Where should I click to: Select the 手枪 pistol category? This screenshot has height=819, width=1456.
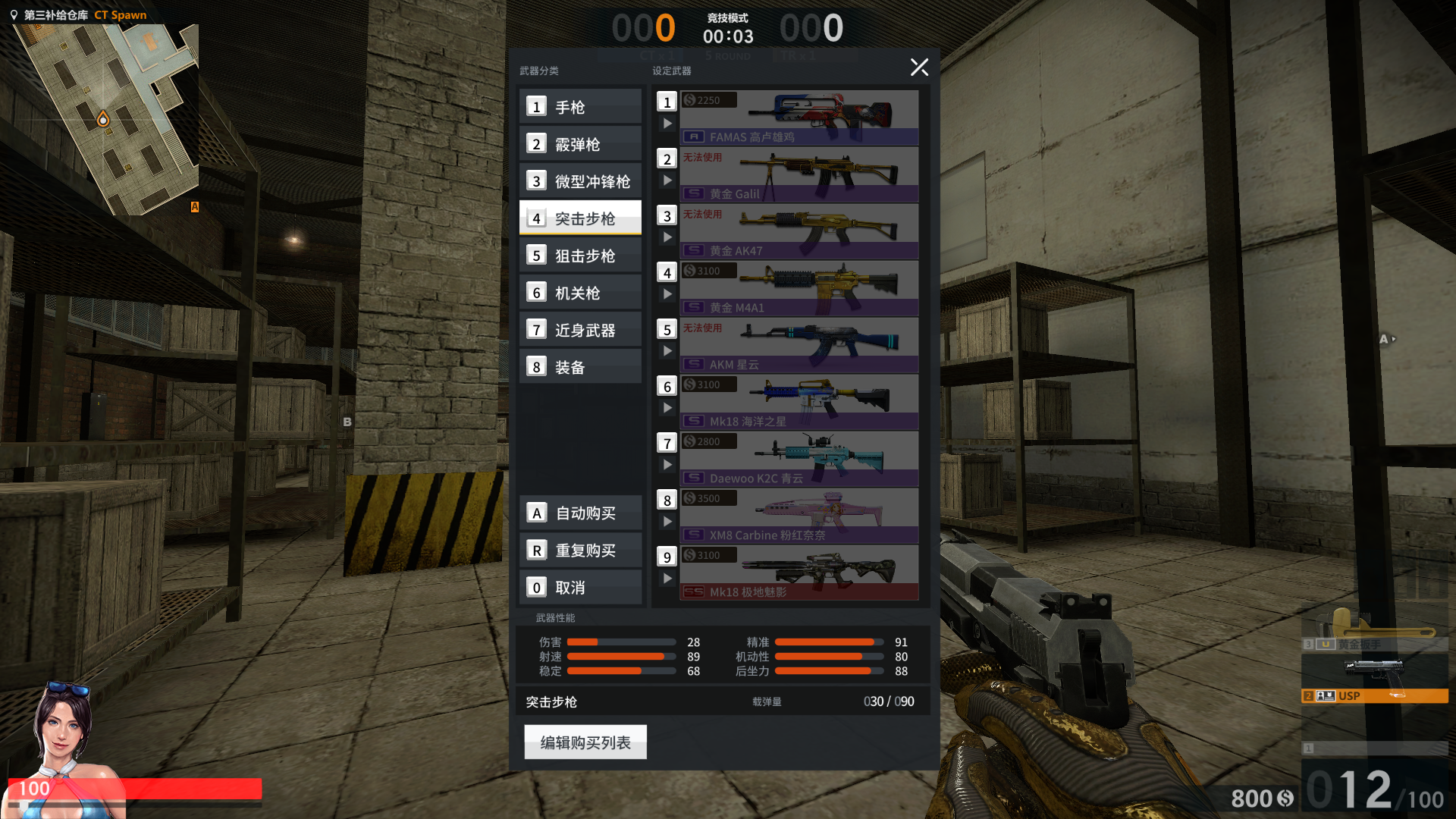pyautogui.click(x=580, y=107)
